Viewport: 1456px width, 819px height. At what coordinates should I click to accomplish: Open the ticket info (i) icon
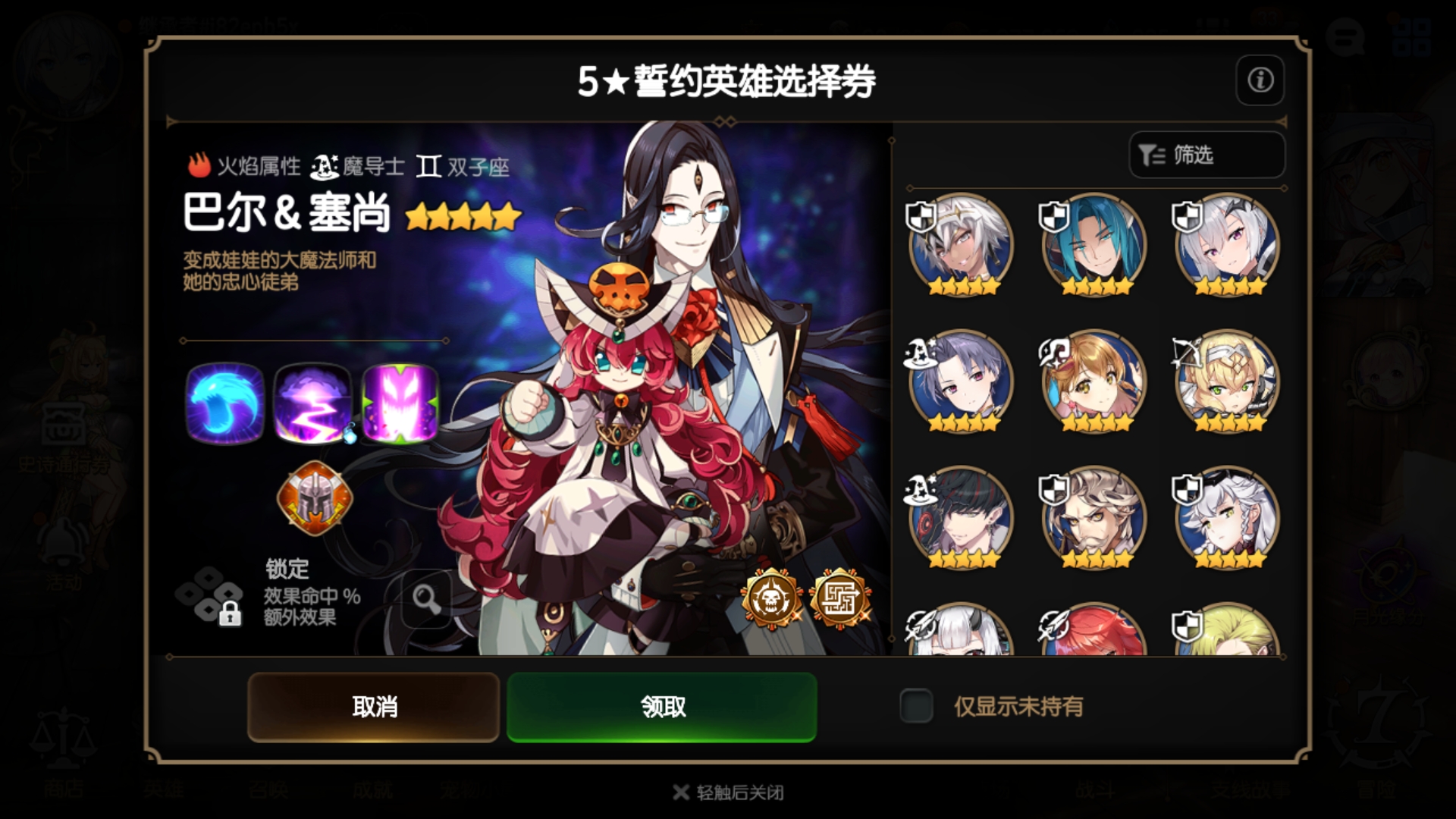(x=1260, y=80)
